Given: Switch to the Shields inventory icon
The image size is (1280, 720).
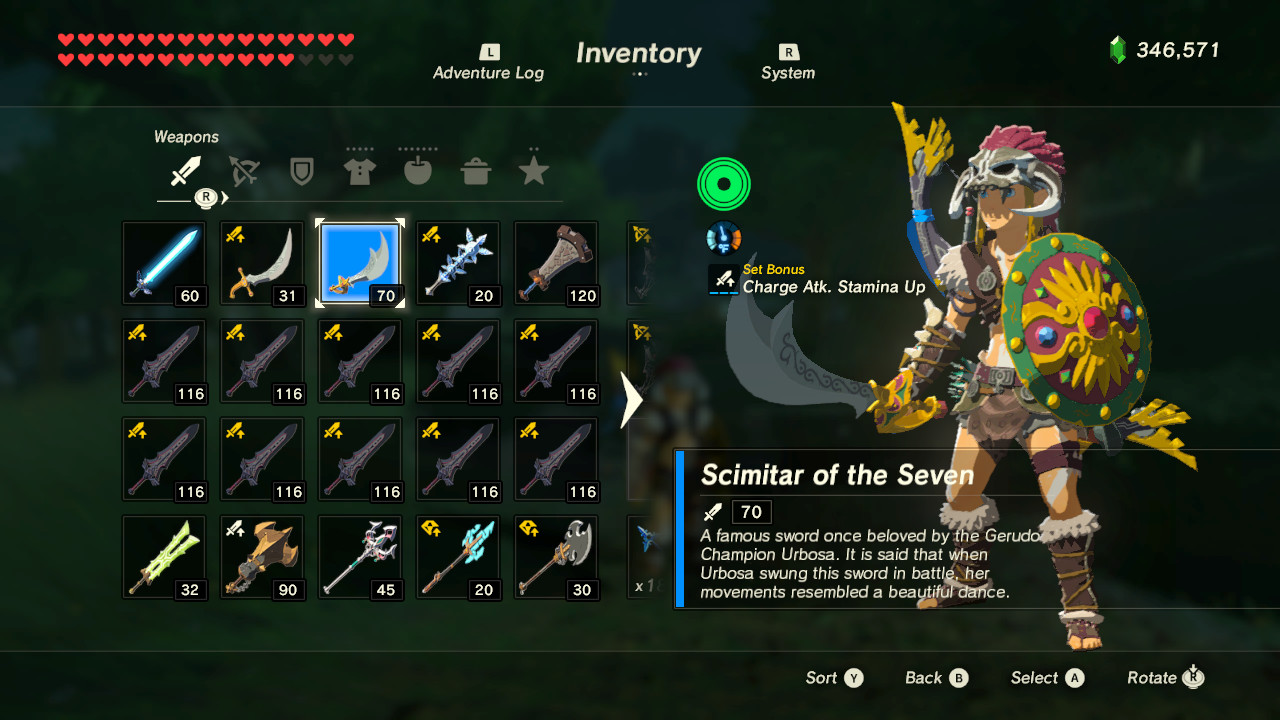Looking at the screenshot, I should click(x=301, y=170).
